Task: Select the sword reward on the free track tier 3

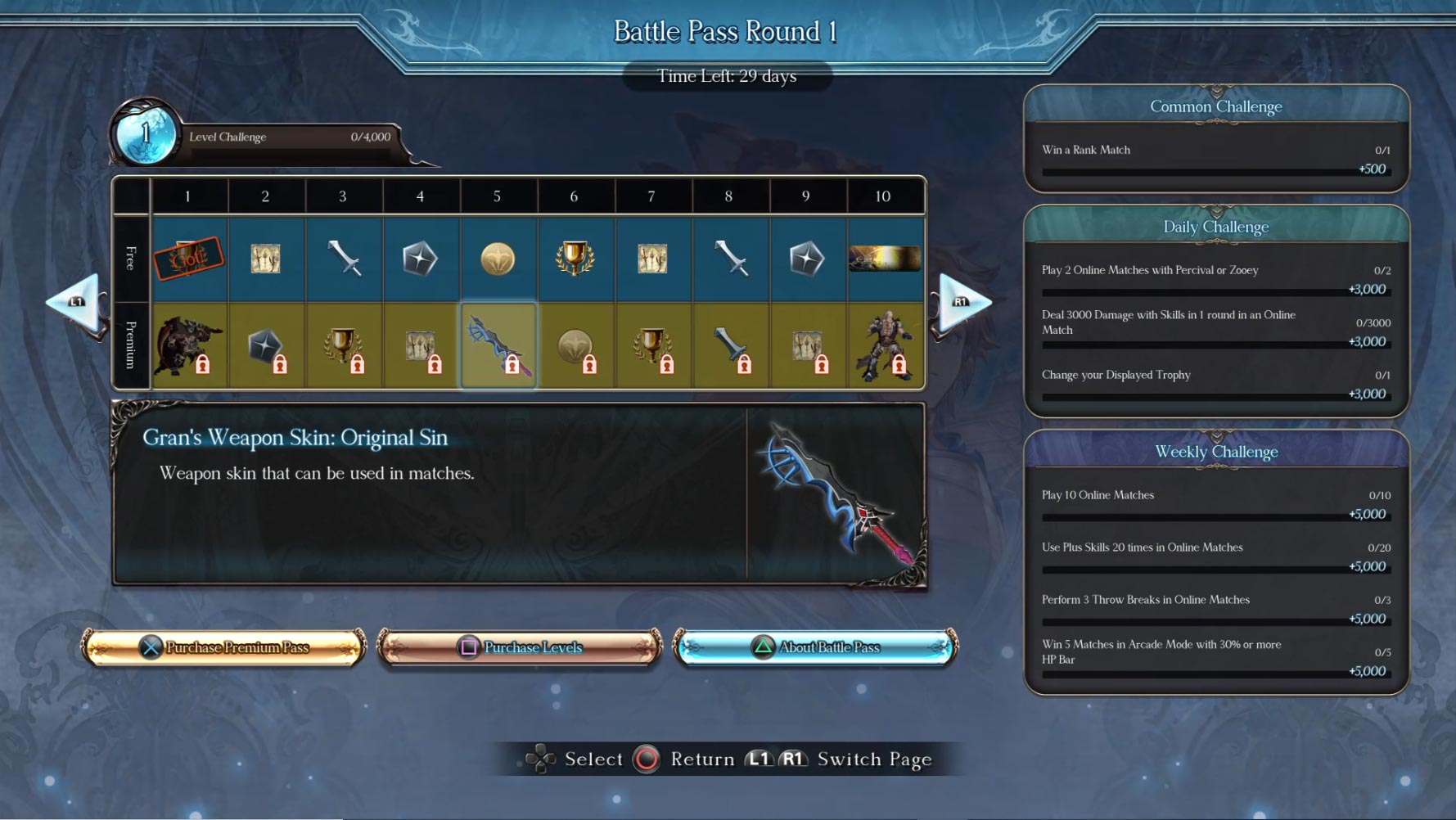Action: click(x=344, y=259)
